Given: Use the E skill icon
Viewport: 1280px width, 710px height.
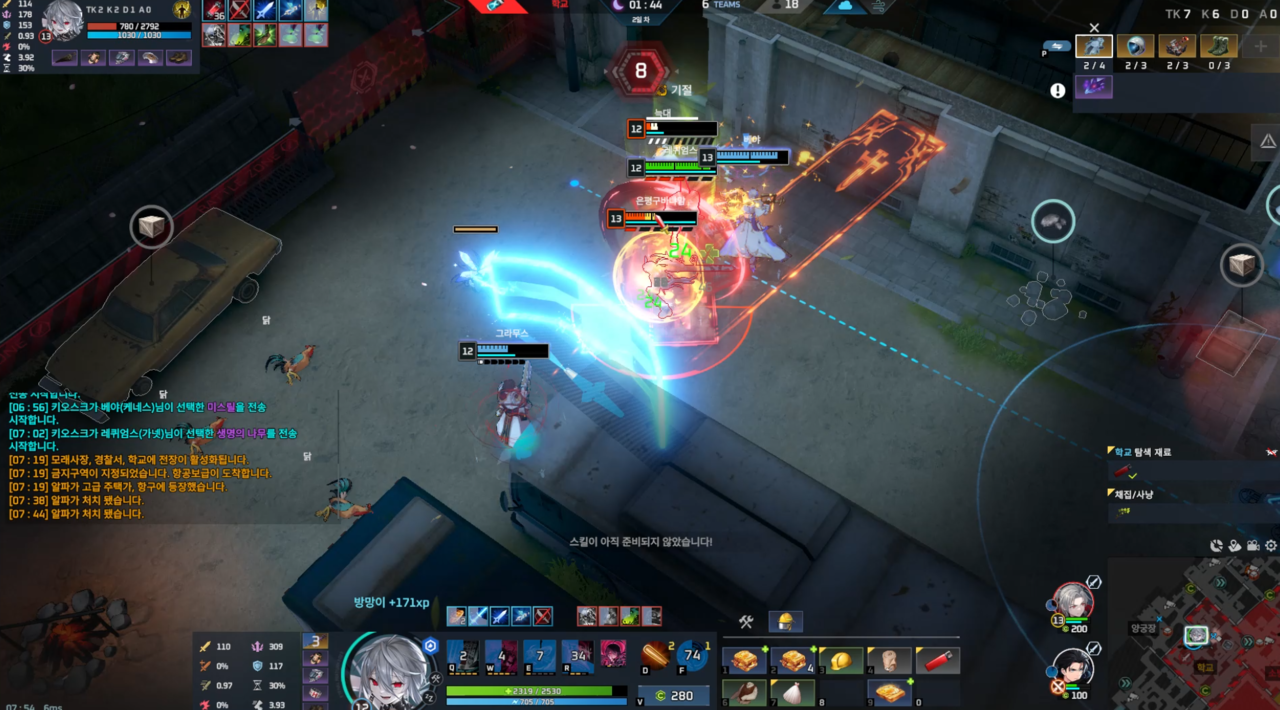Looking at the screenshot, I should (x=539, y=655).
